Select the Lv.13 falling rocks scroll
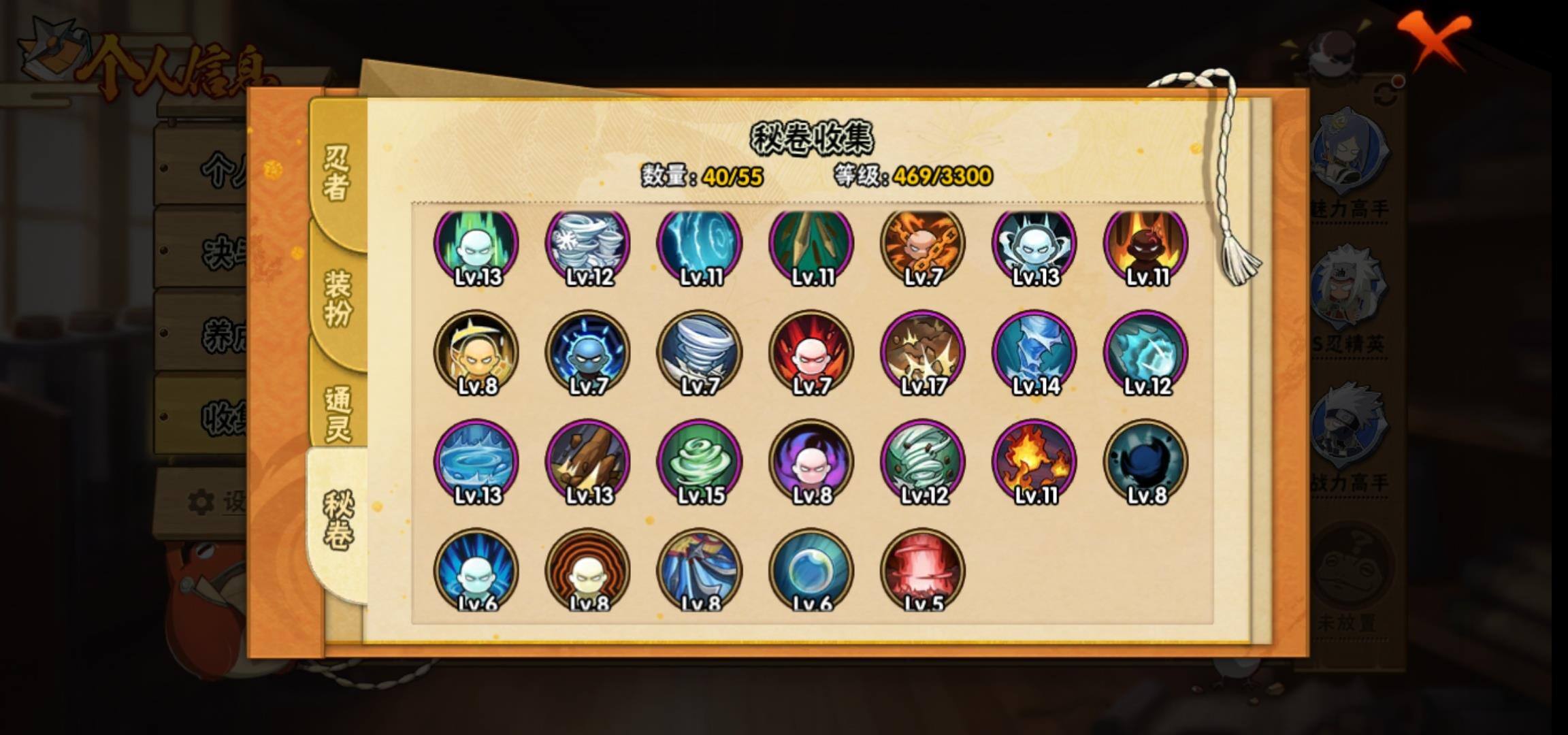1568x735 pixels. 588,461
